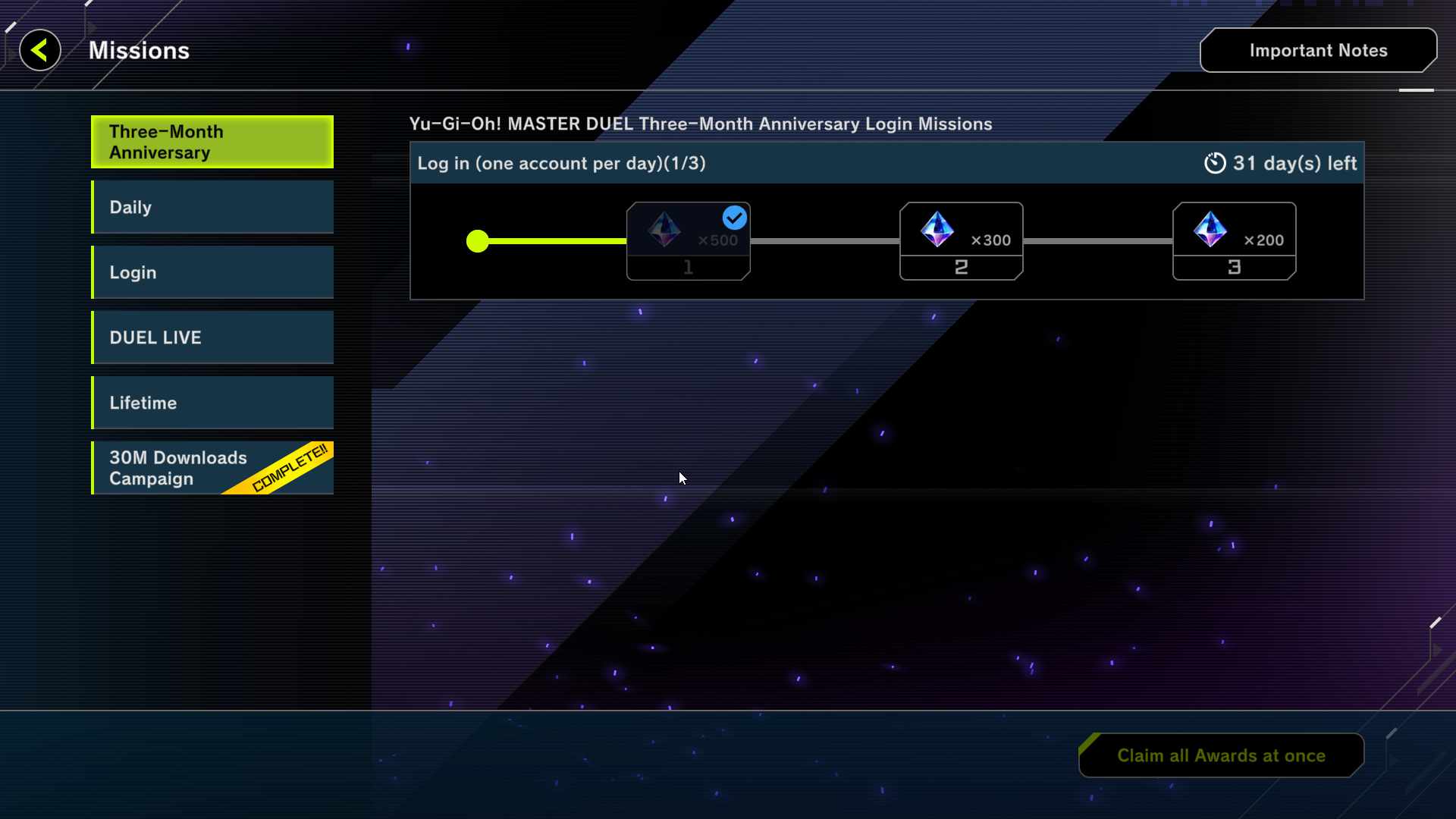Select the Three-Month Anniversary tab
The image size is (1456, 819).
coord(212,142)
